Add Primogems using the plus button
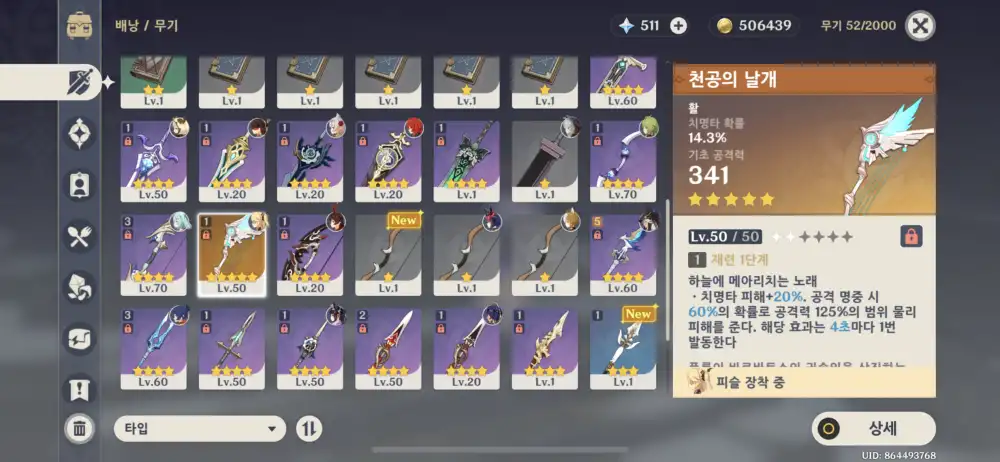The width and height of the screenshot is (1000, 462). (678, 25)
